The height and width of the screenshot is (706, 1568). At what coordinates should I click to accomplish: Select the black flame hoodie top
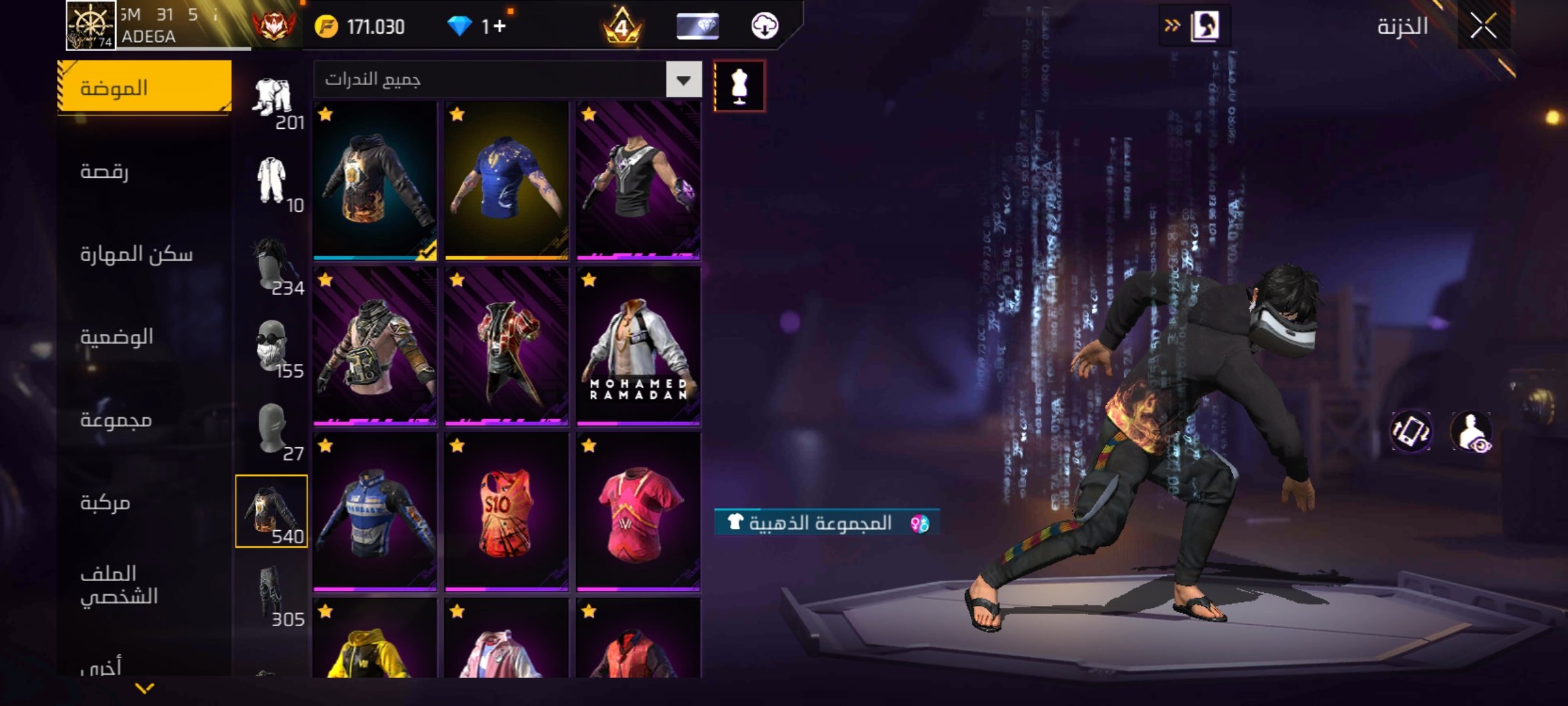point(375,180)
